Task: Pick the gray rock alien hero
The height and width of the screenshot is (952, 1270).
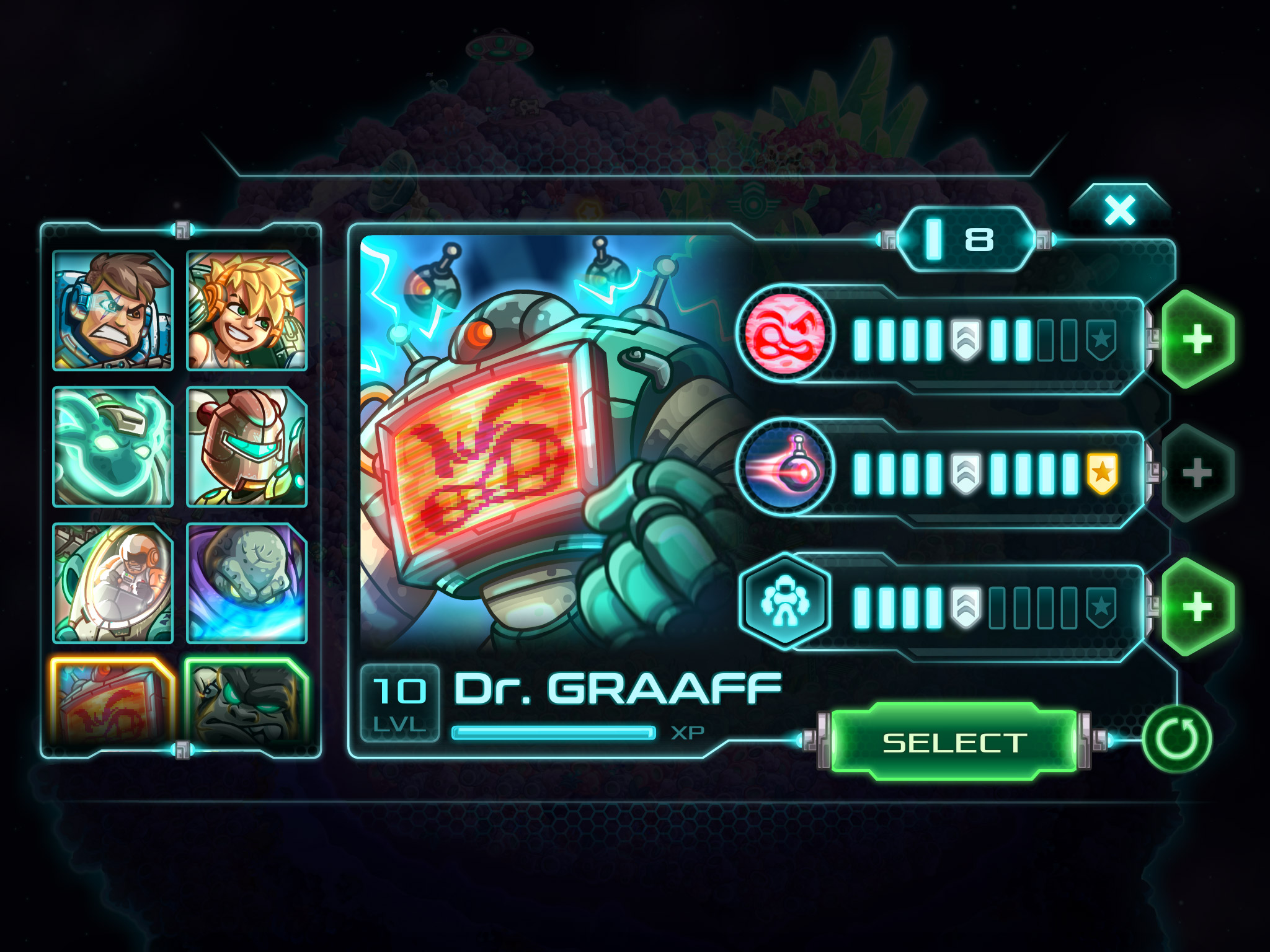Action: [247, 583]
